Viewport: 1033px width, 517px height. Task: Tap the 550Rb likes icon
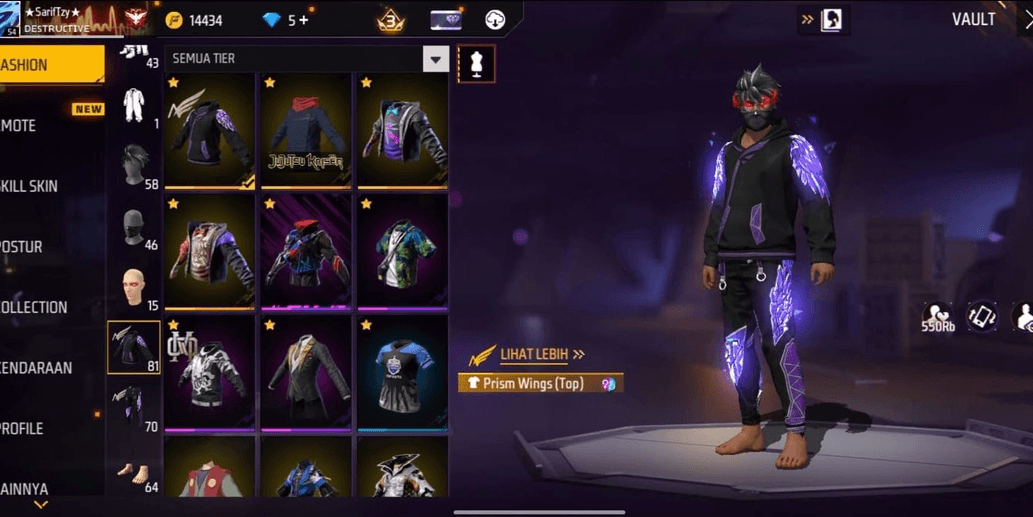937,318
